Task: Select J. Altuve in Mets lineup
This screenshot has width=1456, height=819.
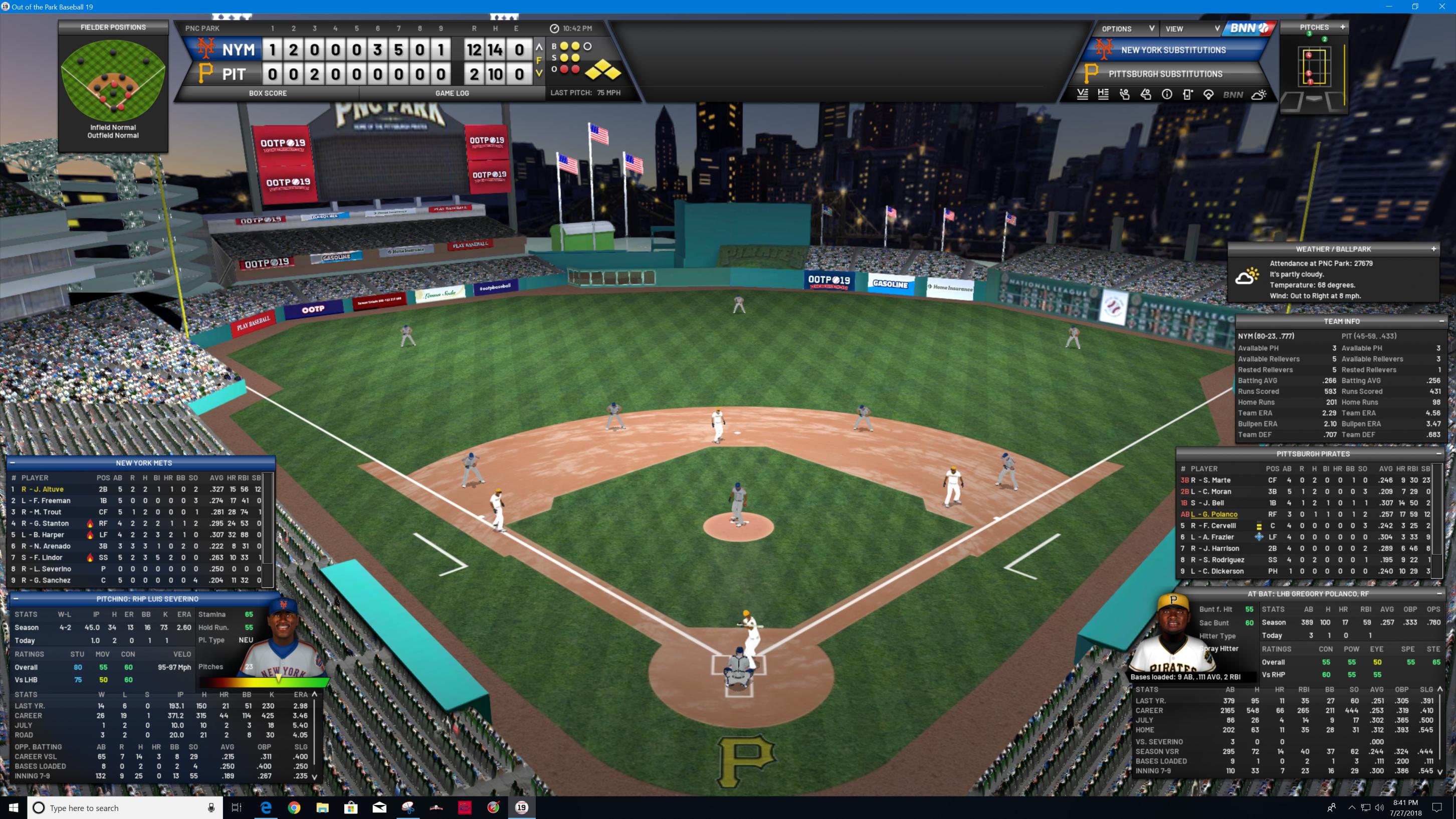Action: (x=43, y=490)
